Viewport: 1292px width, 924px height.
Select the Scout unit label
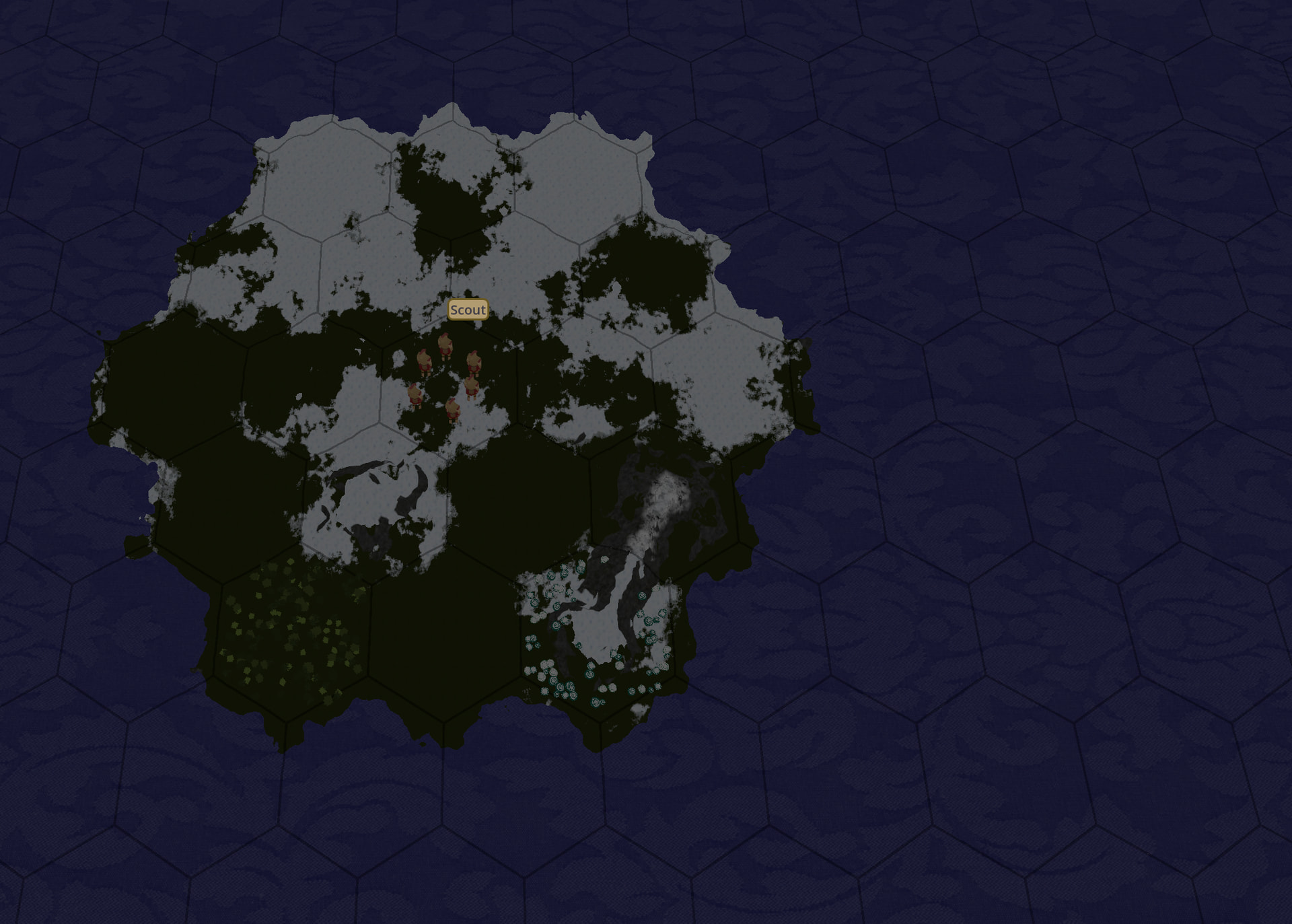[x=468, y=310]
